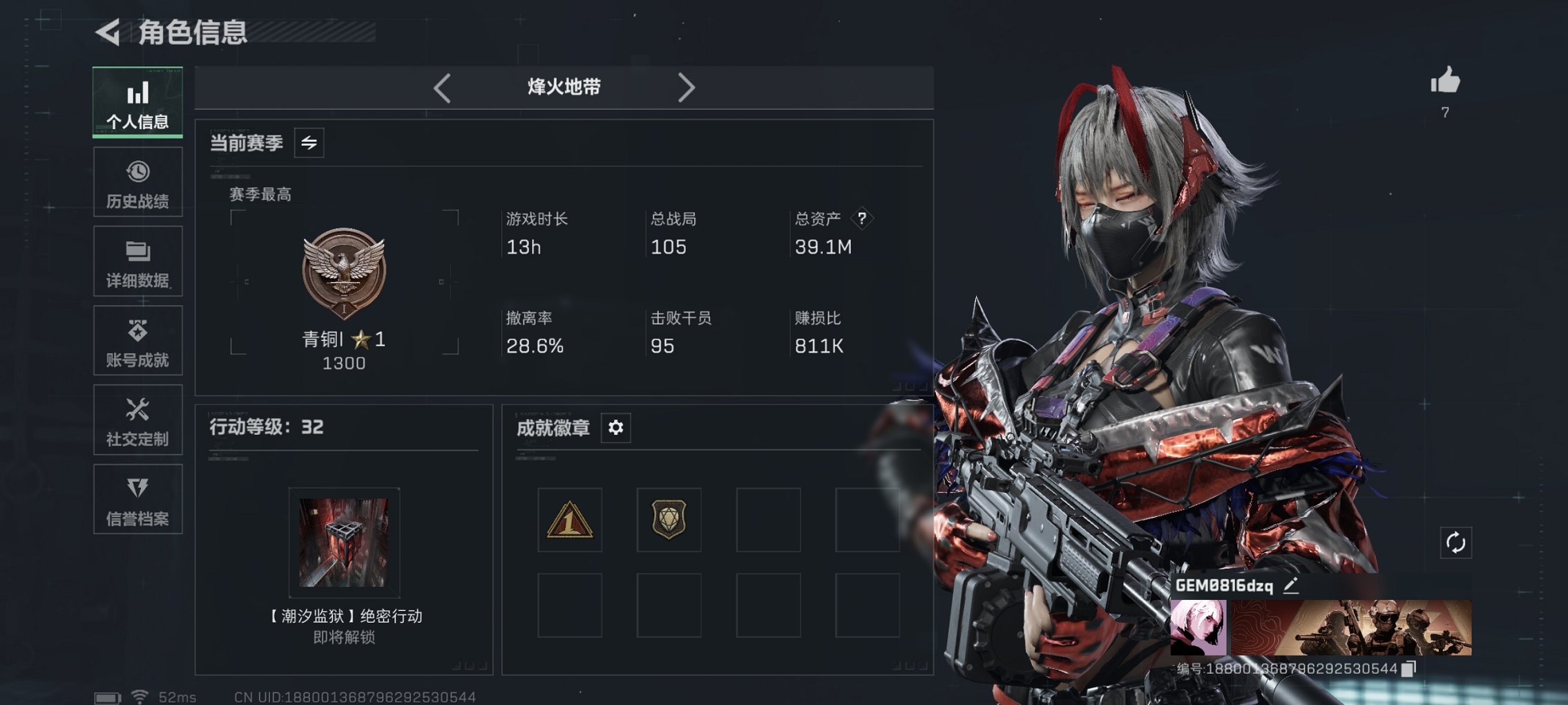Advance to the next mode after 烽火地带

(x=687, y=87)
